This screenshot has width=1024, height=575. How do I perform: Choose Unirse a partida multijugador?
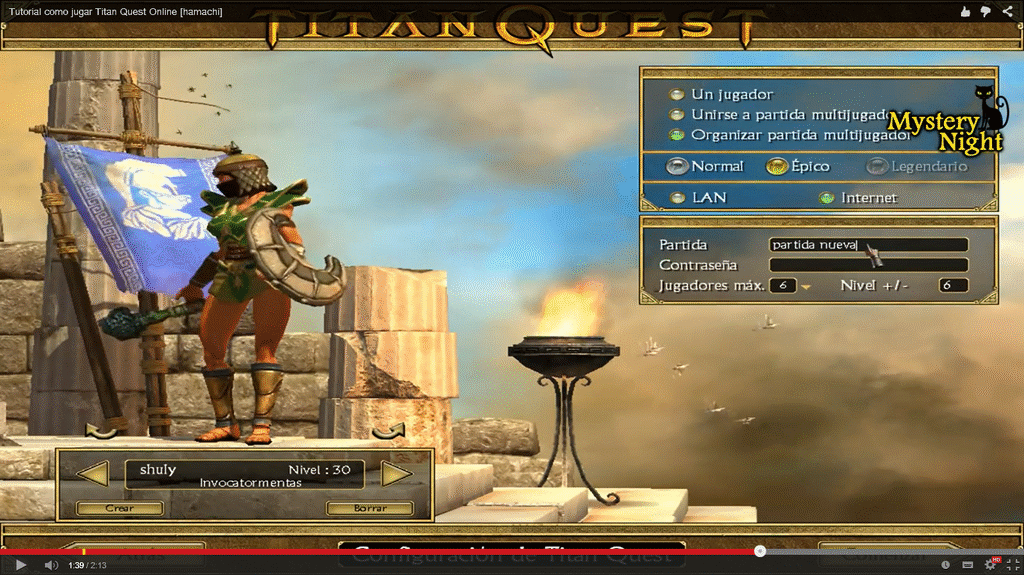(678, 114)
